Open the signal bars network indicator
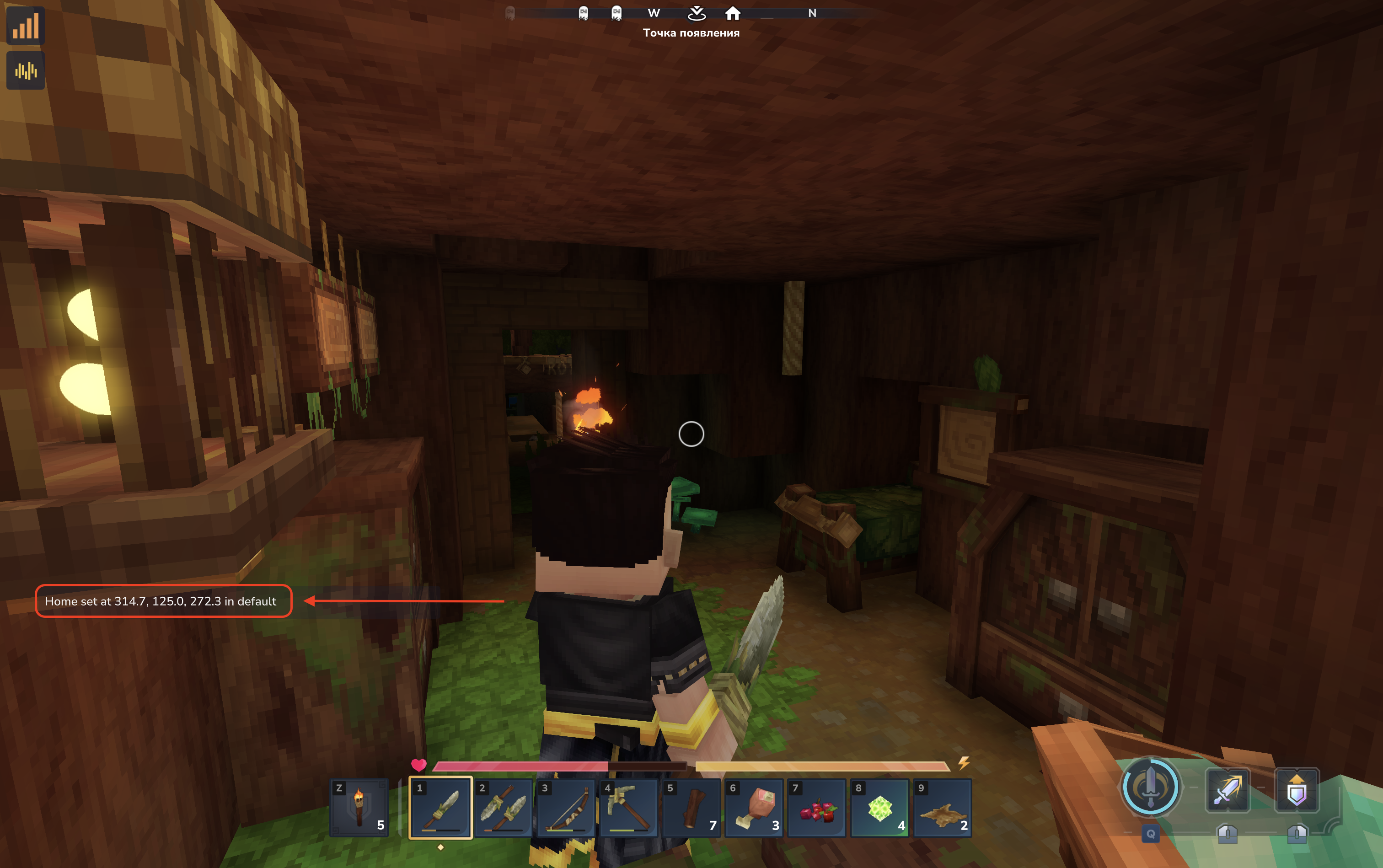The image size is (1383, 868). 25,26
